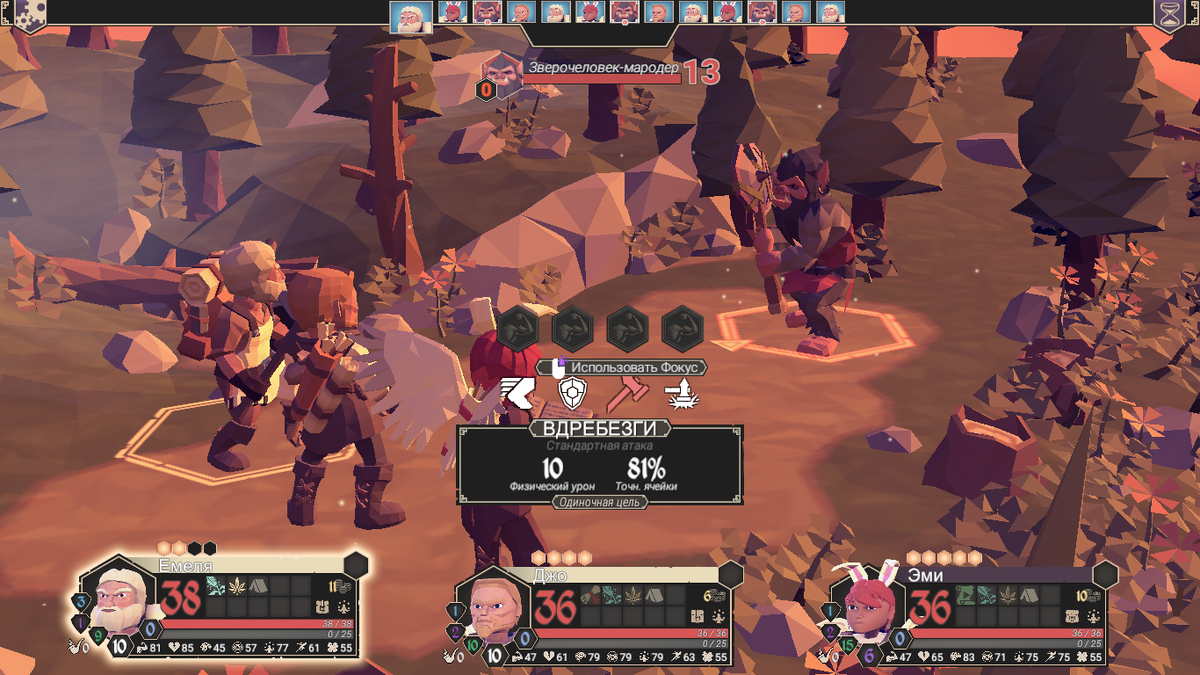
Task: Click the current-turn portrait in turn order
Action: pyautogui.click(x=406, y=15)
